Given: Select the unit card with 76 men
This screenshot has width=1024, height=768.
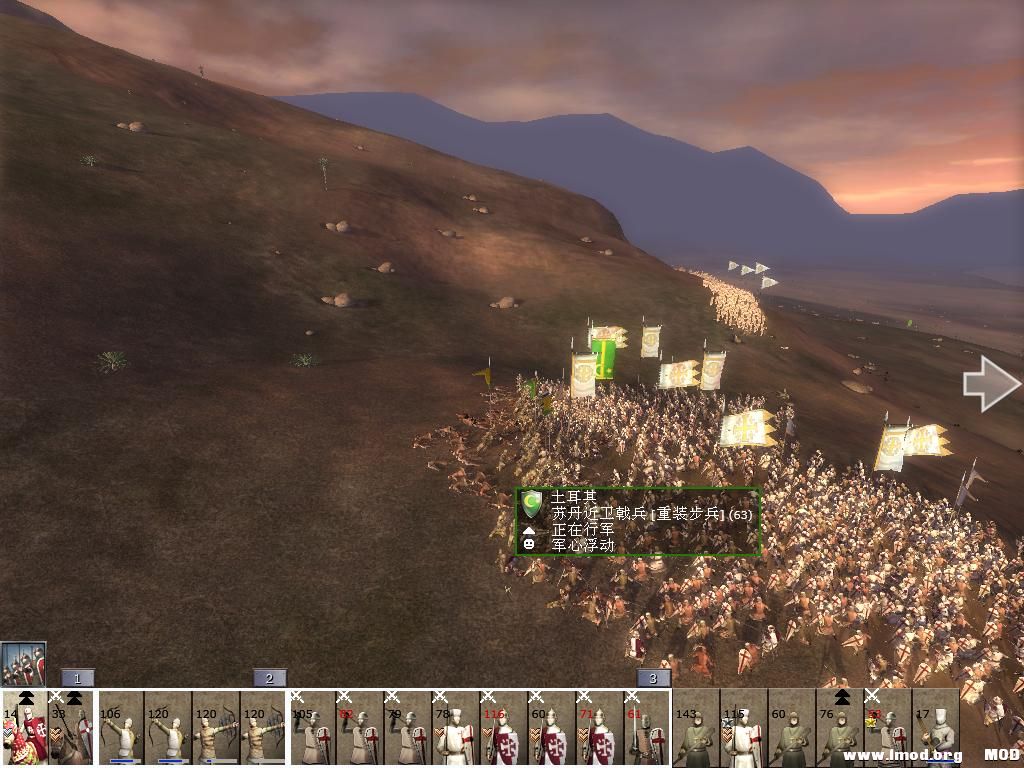Looking at the screenshot, I should [839, 730].
